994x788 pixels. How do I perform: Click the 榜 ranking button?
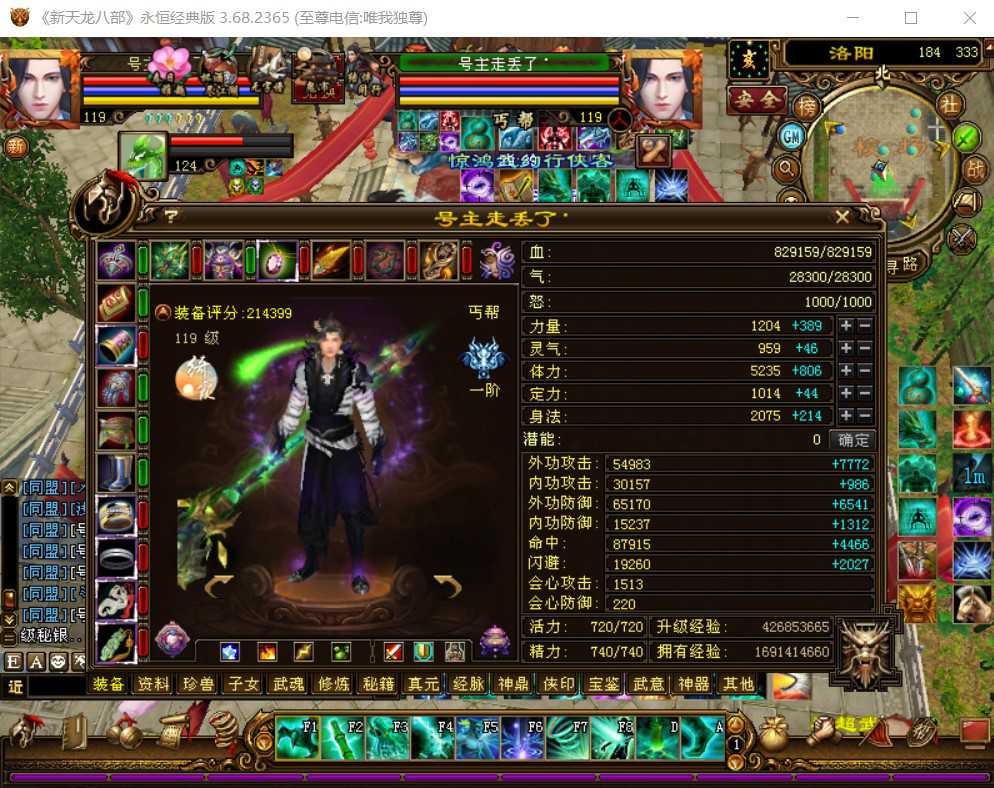806,105
